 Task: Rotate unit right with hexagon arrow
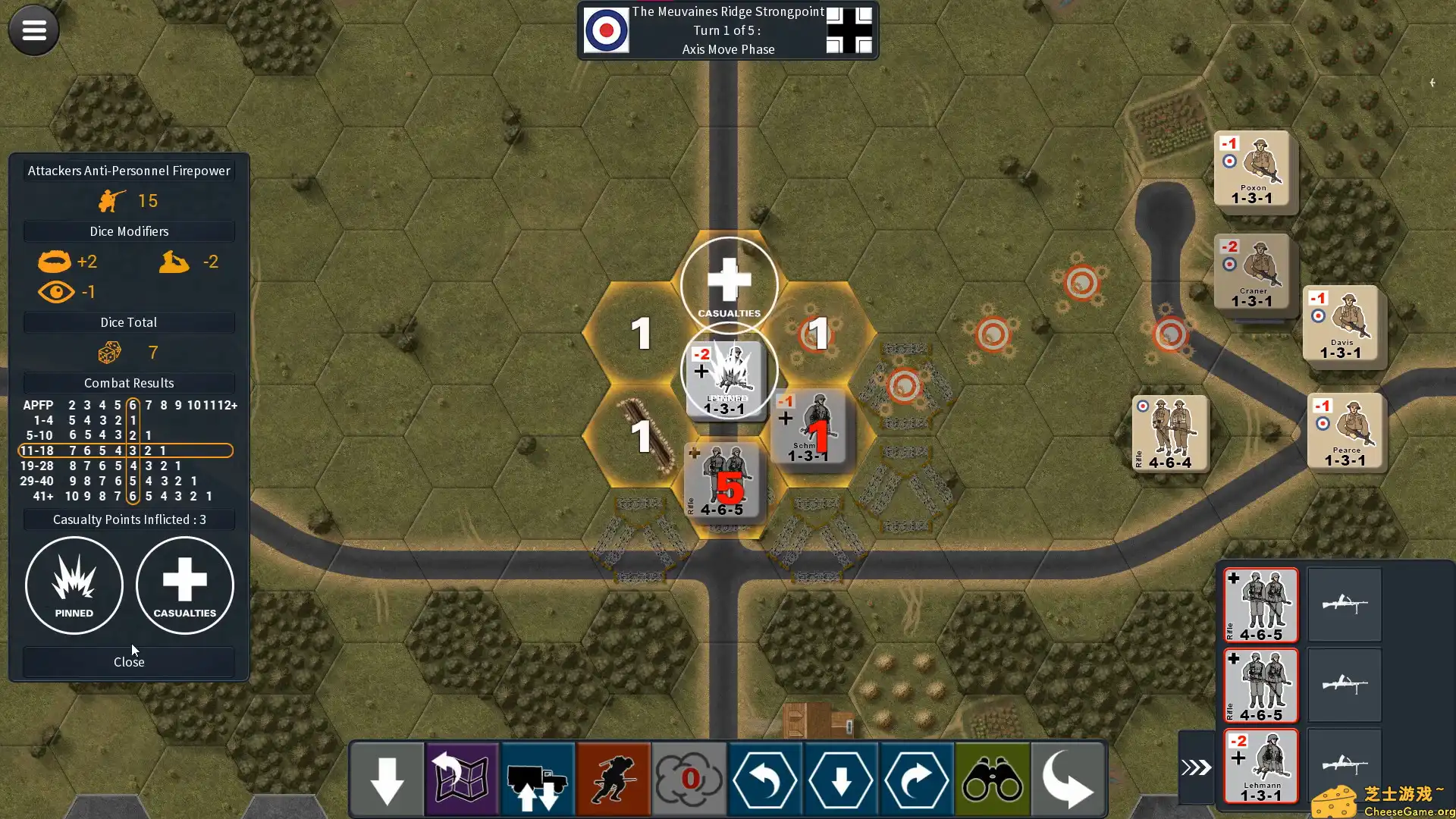[x=916, y=779]
